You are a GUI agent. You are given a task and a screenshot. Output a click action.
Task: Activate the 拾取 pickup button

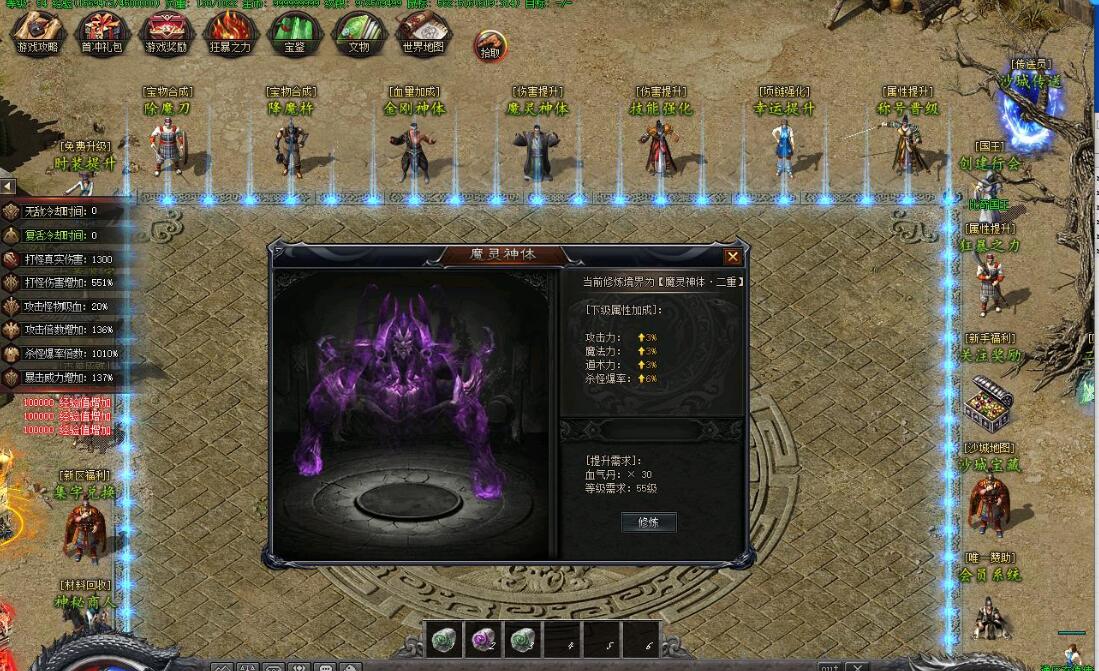click(x=490, y=46)
